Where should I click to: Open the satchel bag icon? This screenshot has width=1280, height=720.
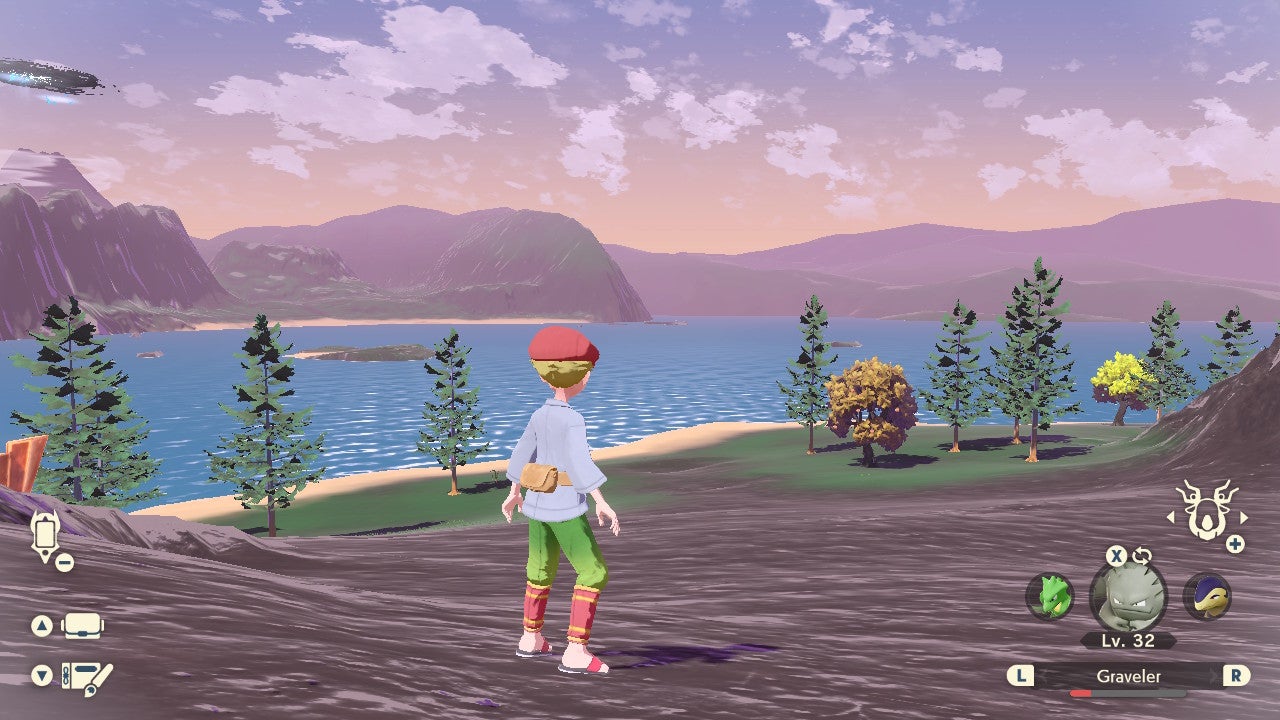click(81, 627)
